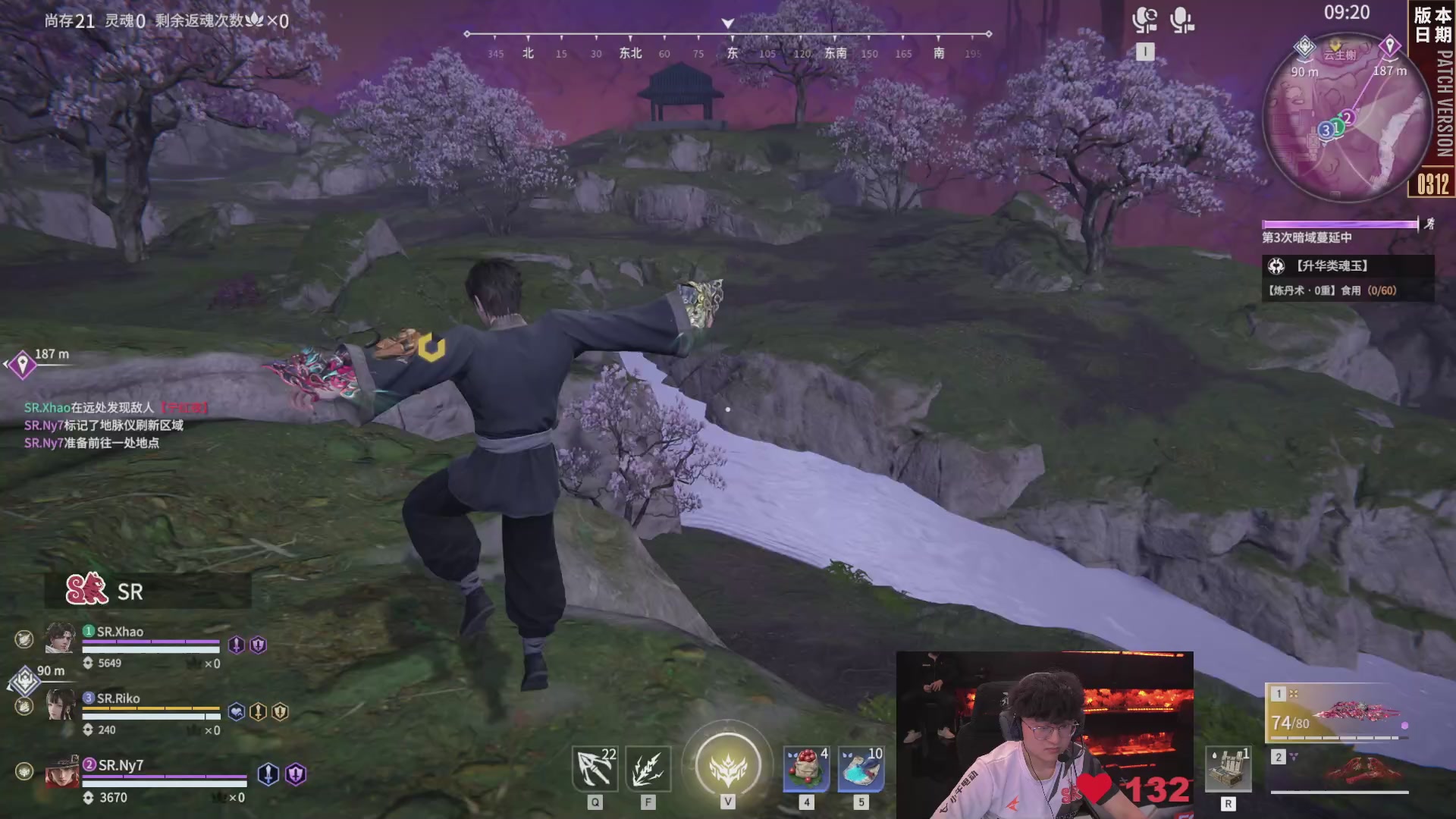The width and height of the screenshot is (1456, 819).
Task: Equip the primary weapon with 74/80 durability
Action: point(1338,714)
